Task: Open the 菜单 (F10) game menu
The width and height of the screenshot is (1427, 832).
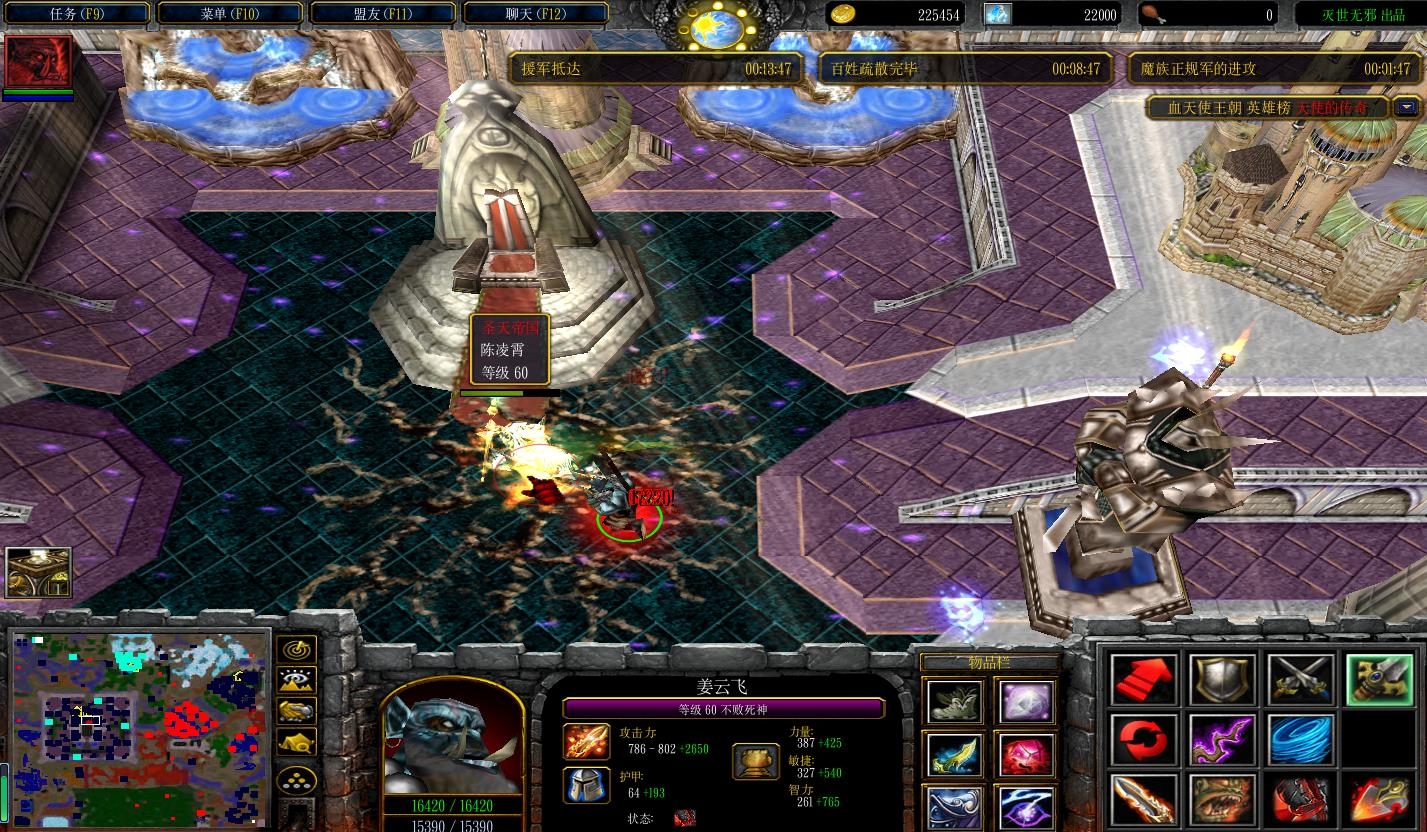Action: point(229,14)
